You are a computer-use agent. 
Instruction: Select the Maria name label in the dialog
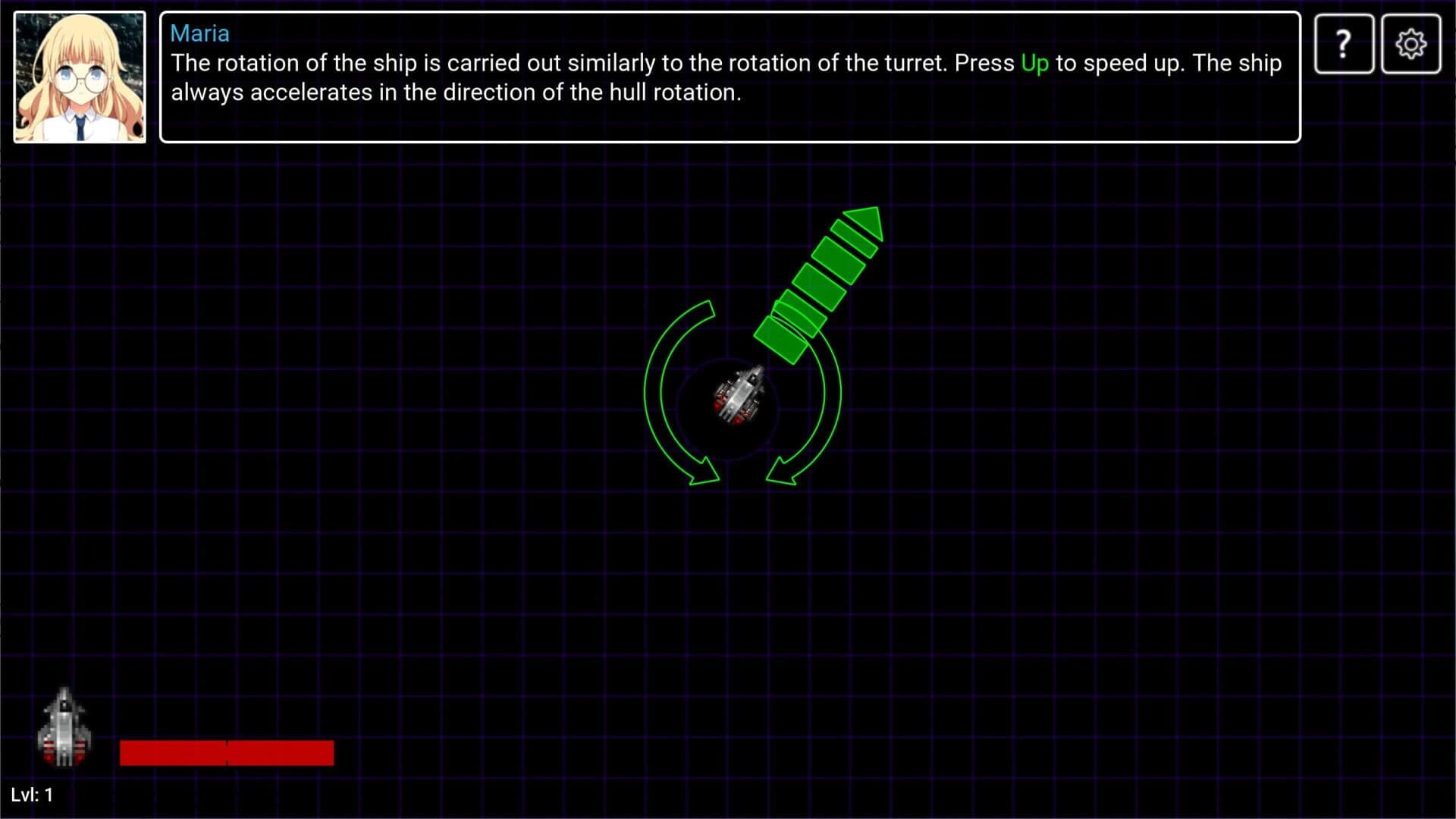click(199, 33)
